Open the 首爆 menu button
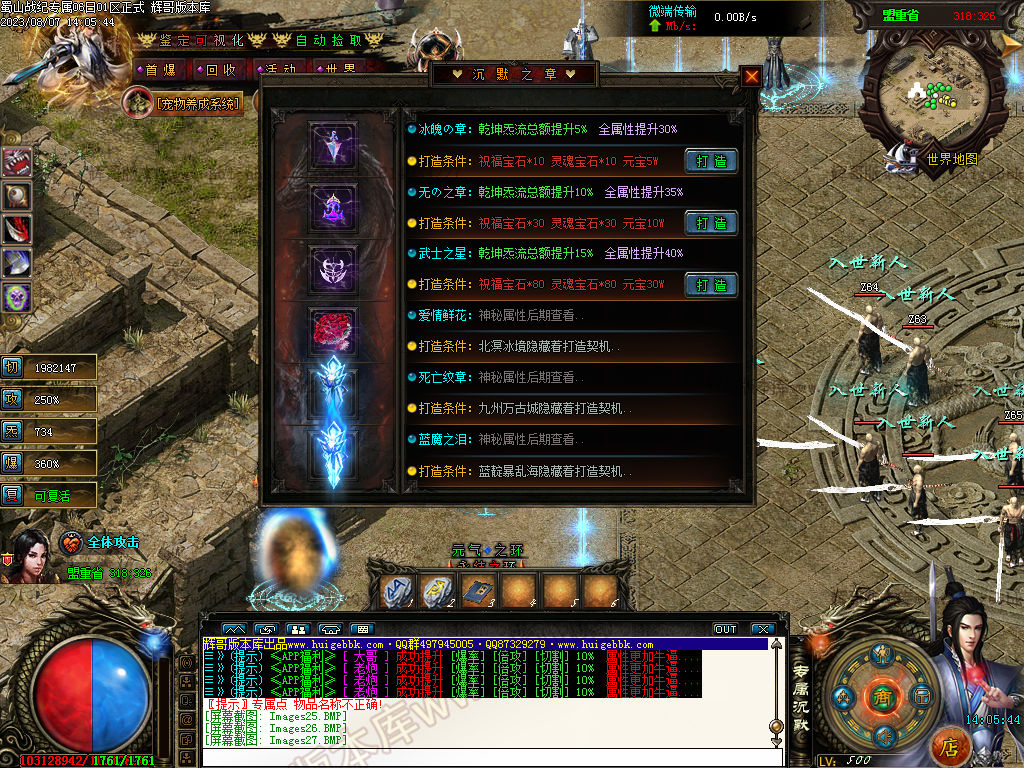Screen dimensions: 1024x768 160,70
